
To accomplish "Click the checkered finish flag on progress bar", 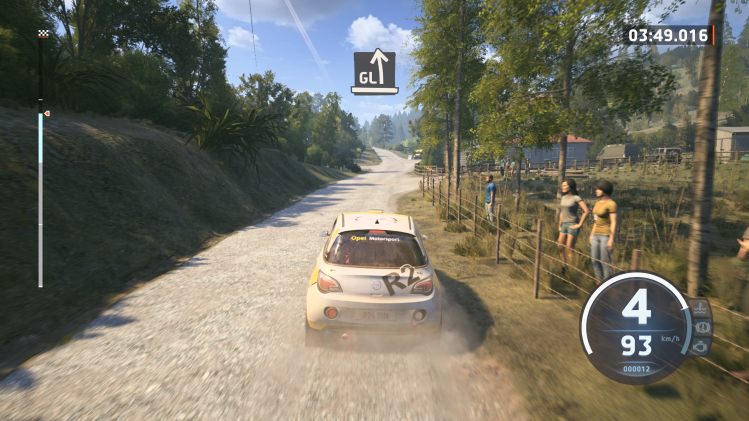I will (x=42, y=34).
